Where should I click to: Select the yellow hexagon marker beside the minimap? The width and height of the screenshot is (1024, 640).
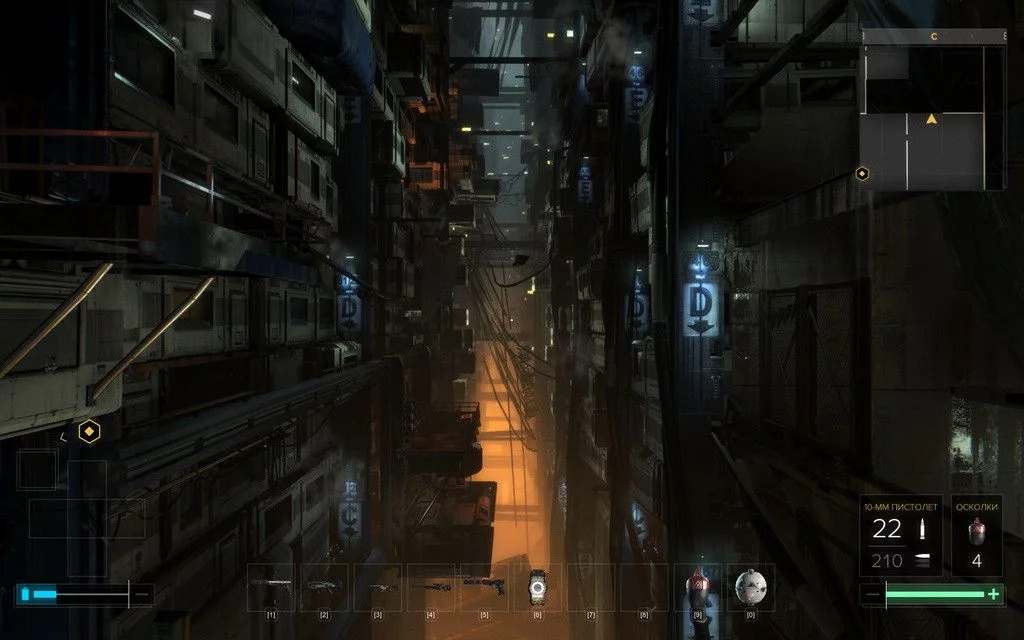pos(862,174)
